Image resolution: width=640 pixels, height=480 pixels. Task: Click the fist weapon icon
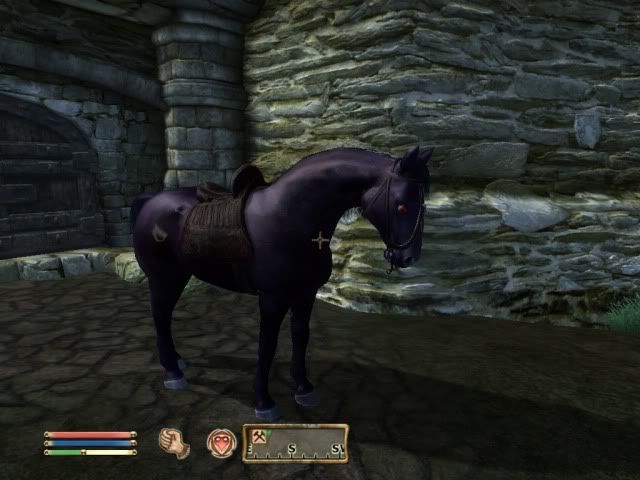(175, 442)
